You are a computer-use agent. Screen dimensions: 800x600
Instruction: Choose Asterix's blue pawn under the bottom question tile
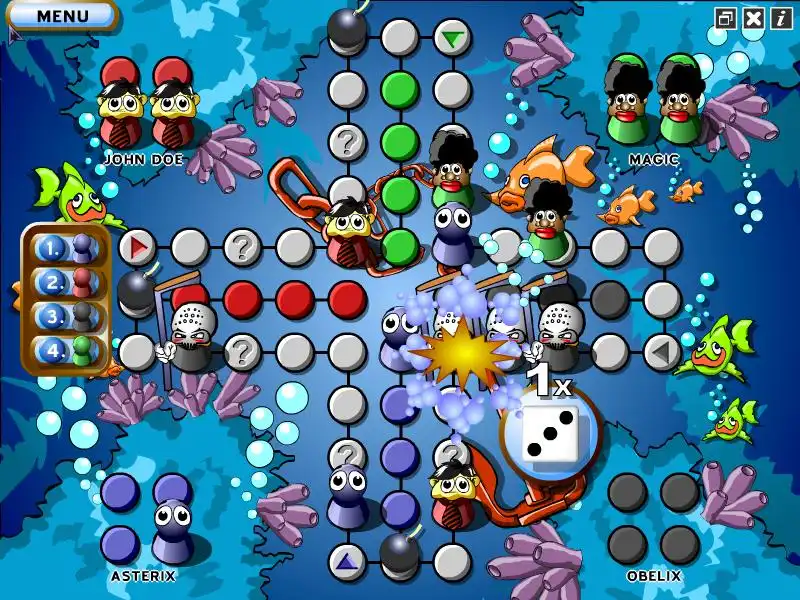(x=346, y=492)
